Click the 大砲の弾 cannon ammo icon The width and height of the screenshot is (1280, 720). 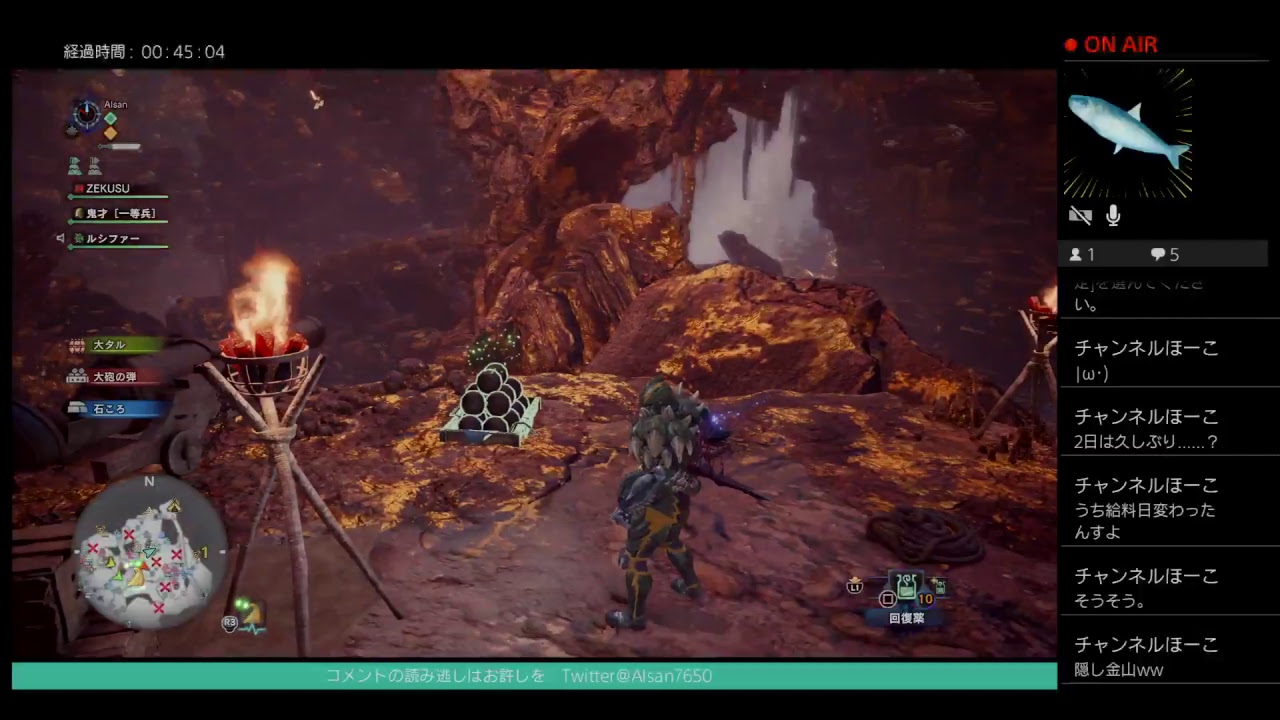click(75, 377)
